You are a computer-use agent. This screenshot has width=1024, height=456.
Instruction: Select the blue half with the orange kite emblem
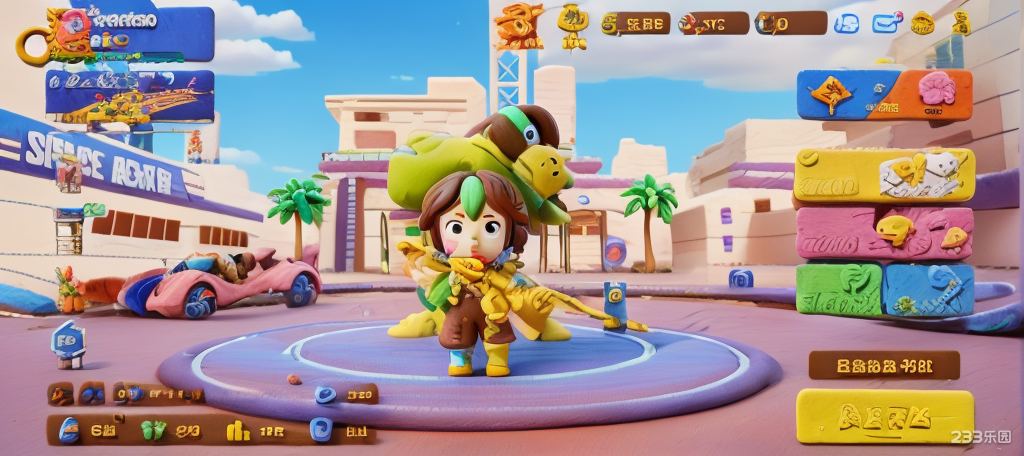836,95
